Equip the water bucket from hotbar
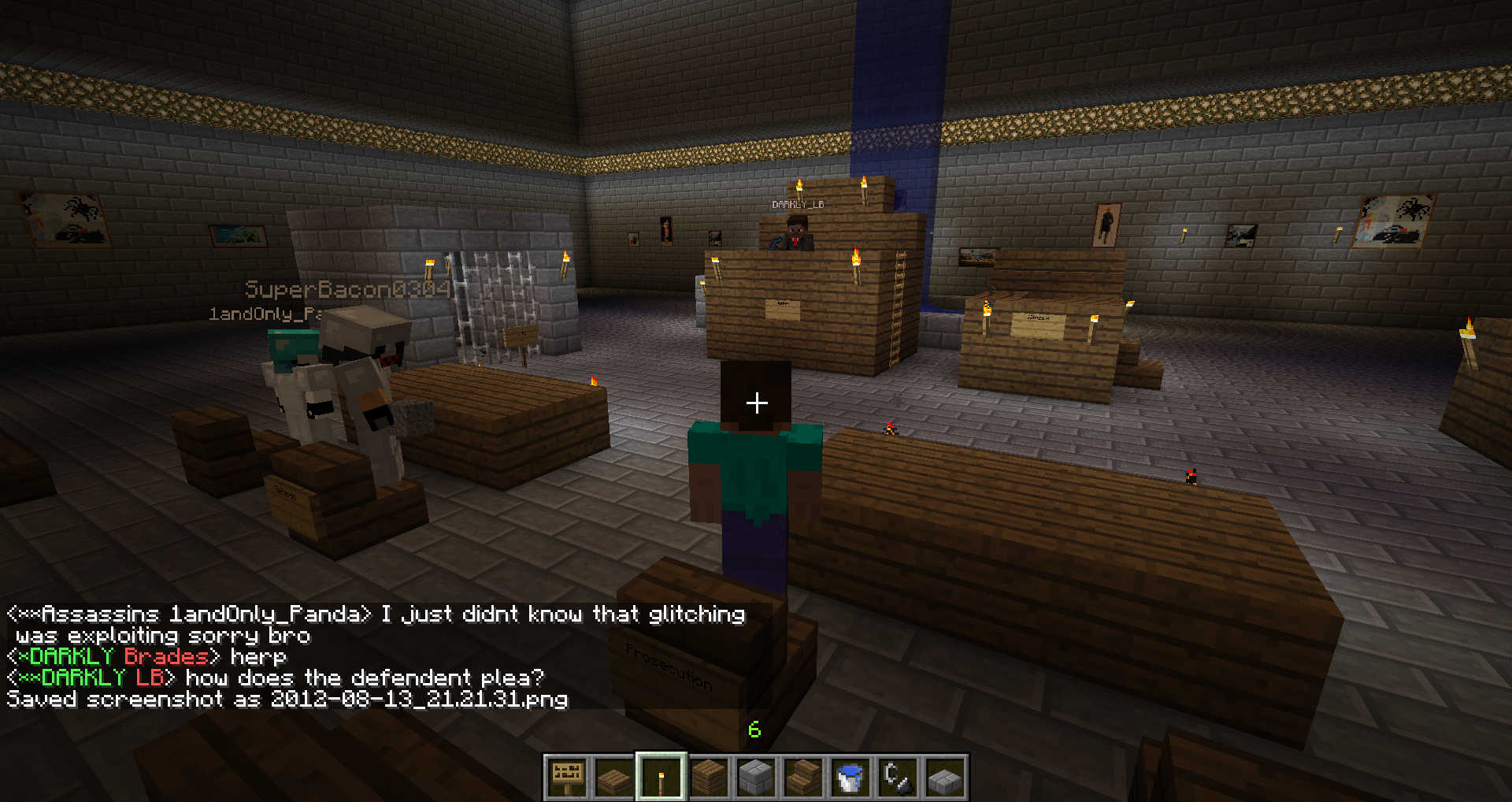 (850, 777)
